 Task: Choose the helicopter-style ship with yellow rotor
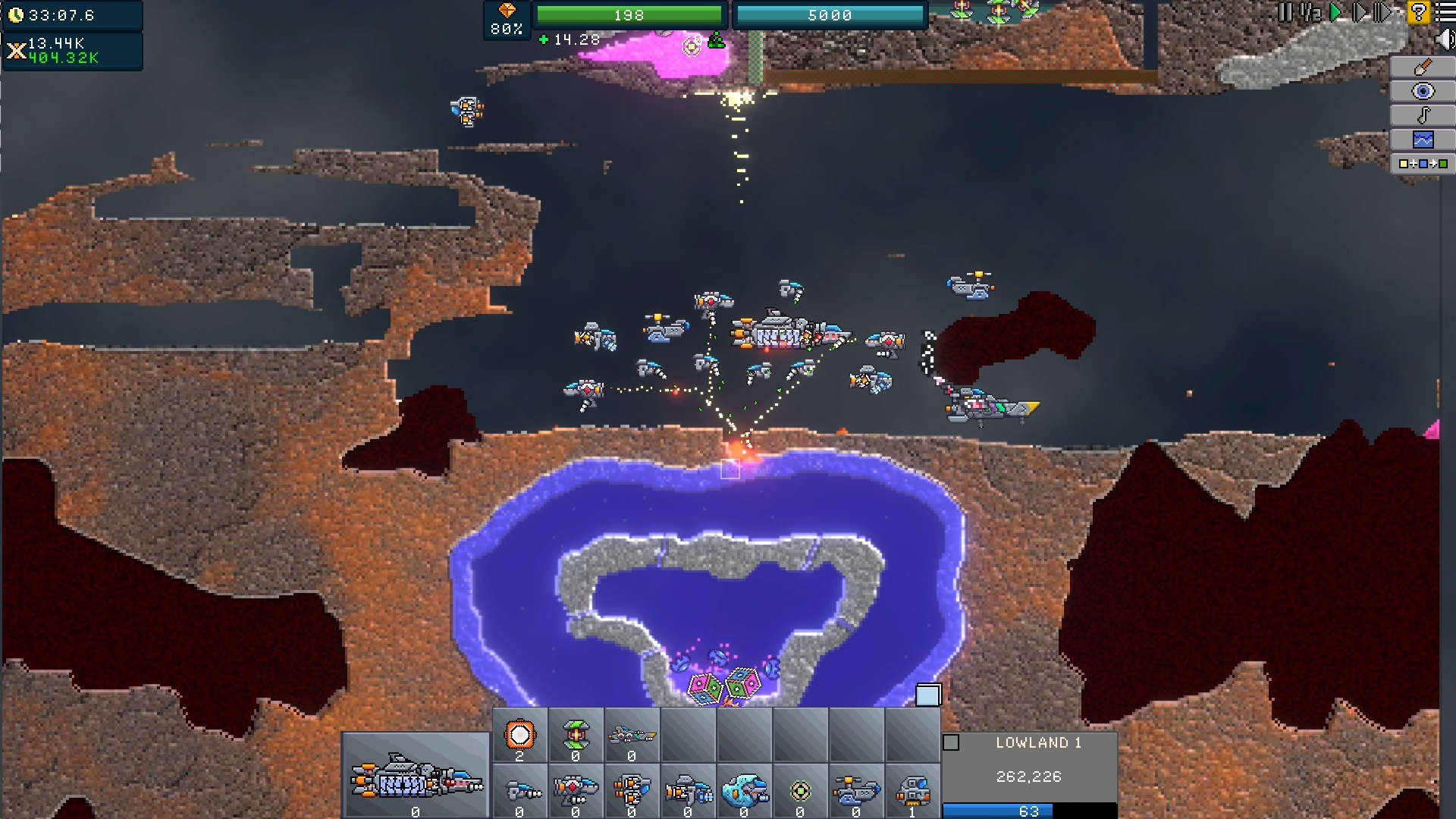tap(856, 792)
